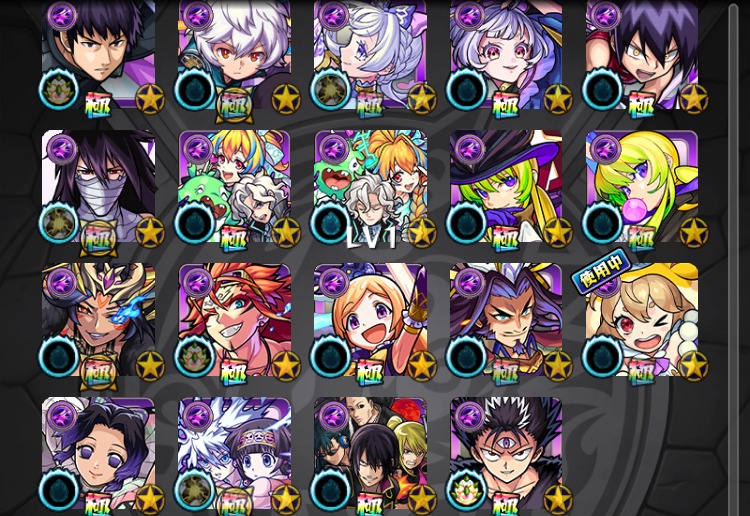Select the group card labeled LV1
Viewport: 750px width, 516px height.
click(370, 186)
